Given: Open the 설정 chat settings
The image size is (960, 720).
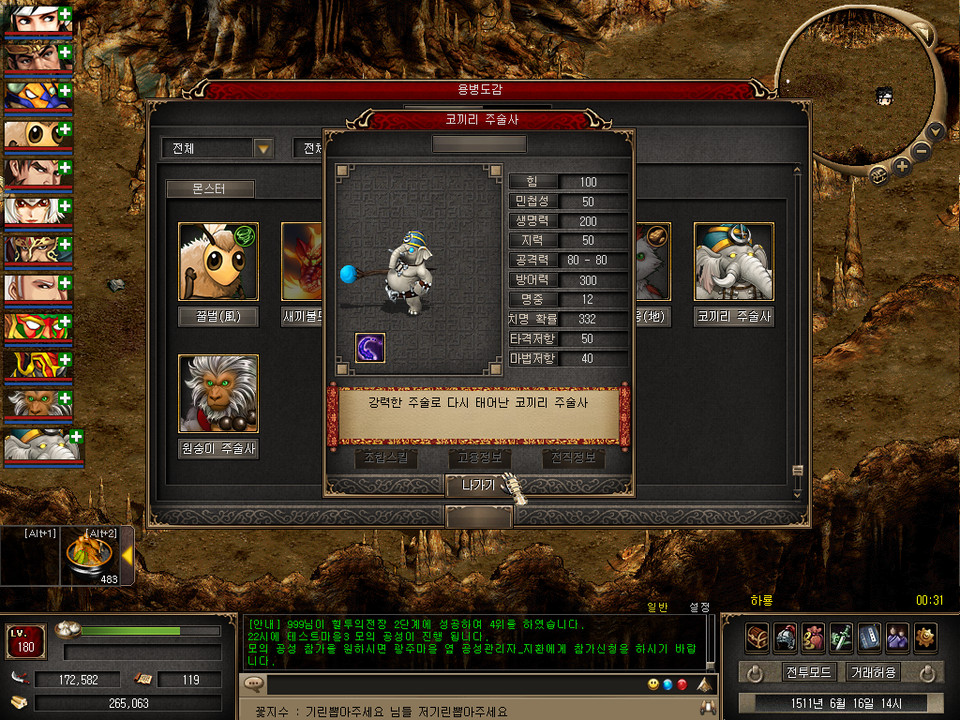Looking at the screenshot, I should (699, 607).
